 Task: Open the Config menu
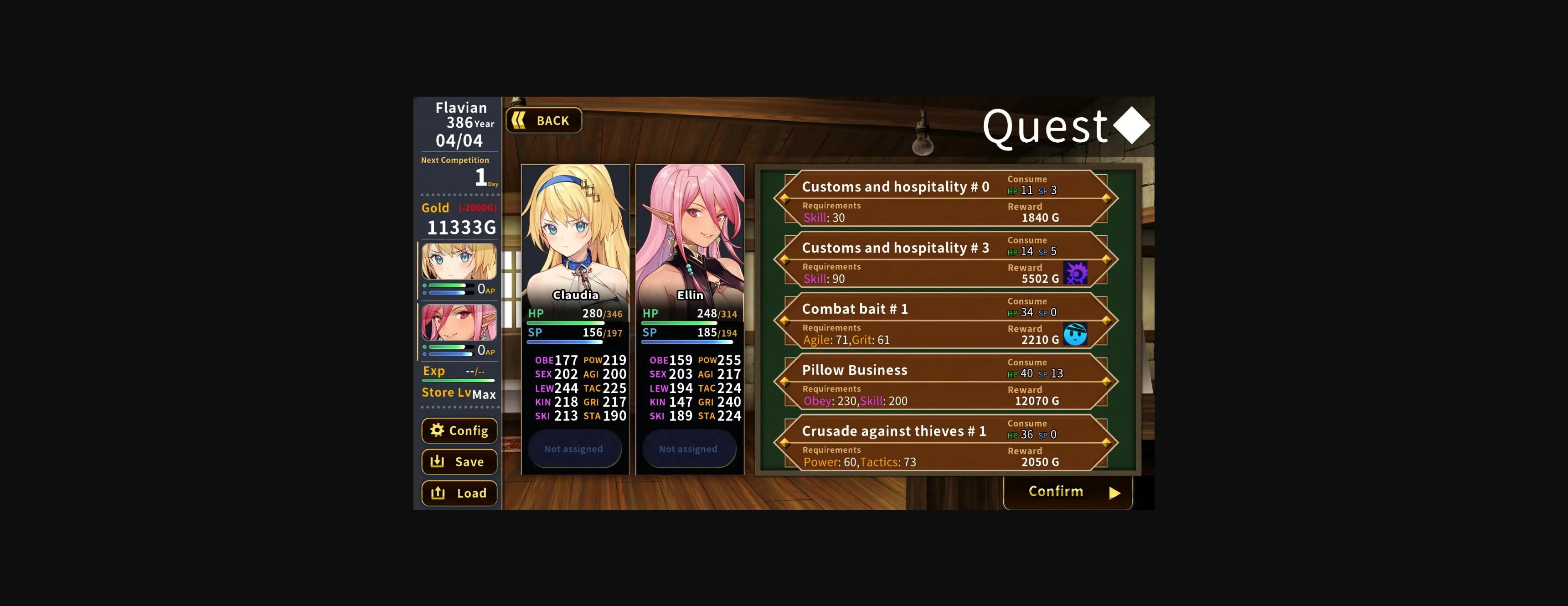[x=459, y=430]
